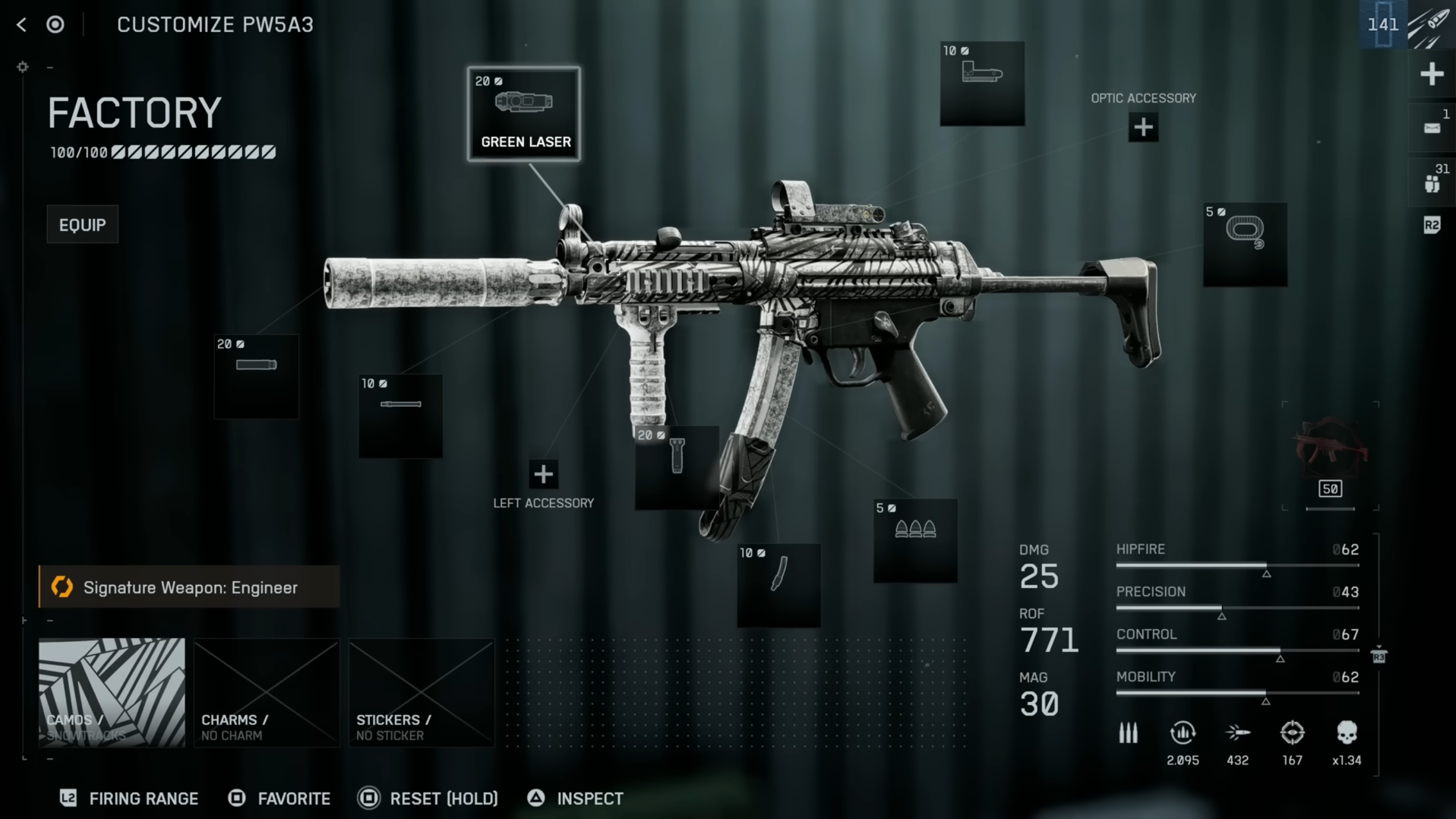1456x819 pixels.
Task: Equip the Factory loadout
Action: tap(82, 225)
